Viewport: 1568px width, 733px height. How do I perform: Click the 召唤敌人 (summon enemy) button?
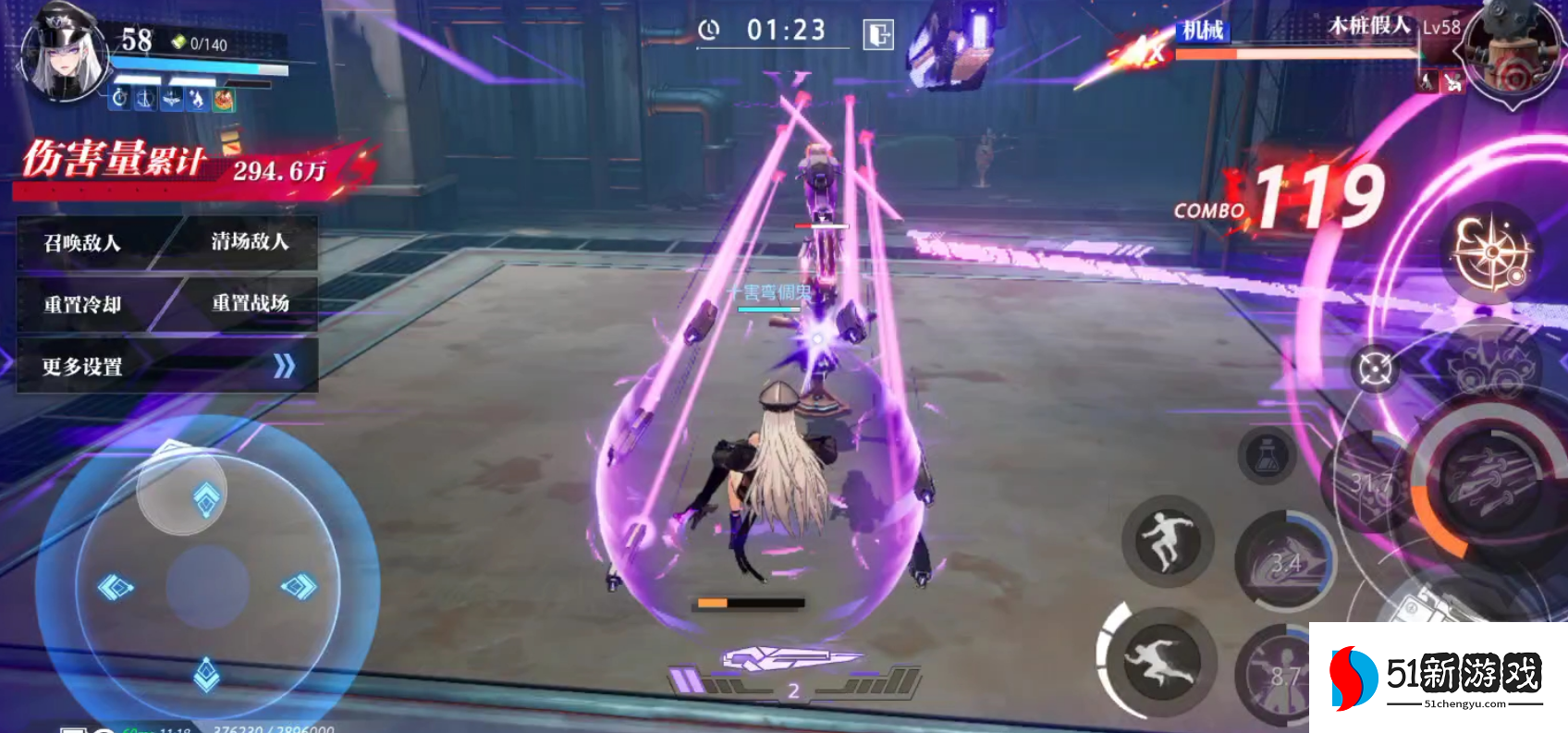[x=82, y=243]
